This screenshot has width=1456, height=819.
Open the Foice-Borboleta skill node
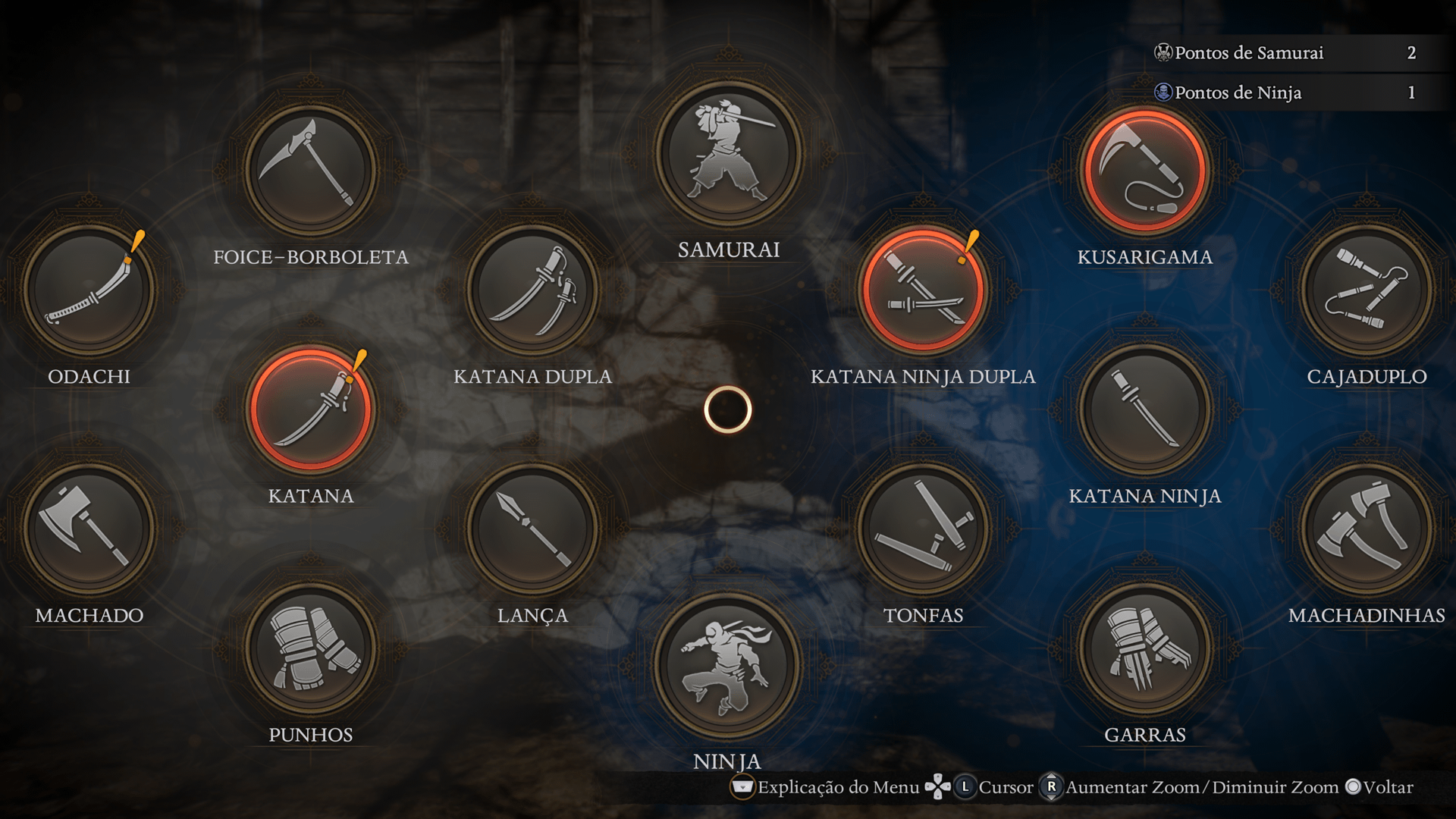tap(311, 170)
